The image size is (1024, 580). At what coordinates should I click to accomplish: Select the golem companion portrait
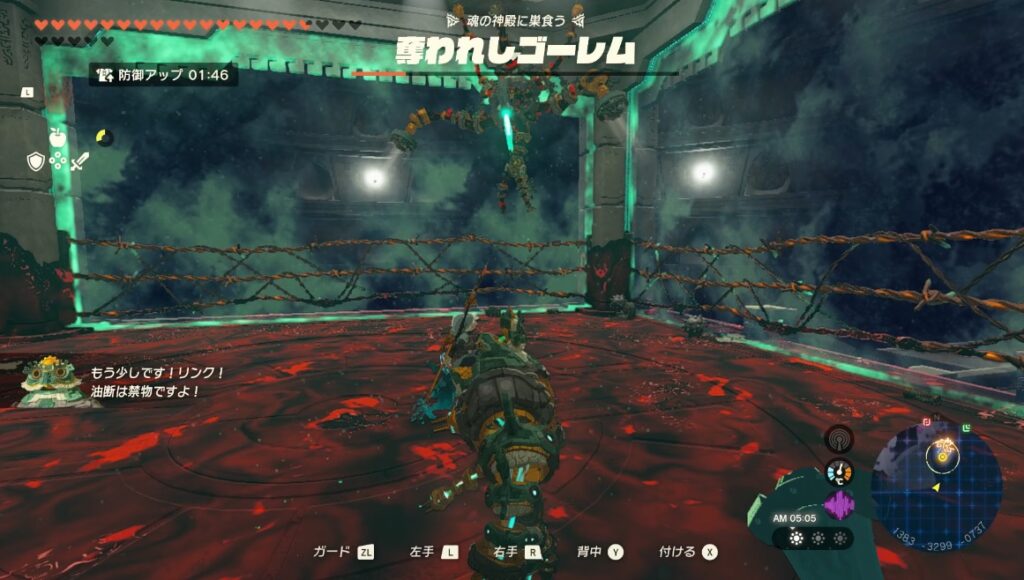[43, 381]
